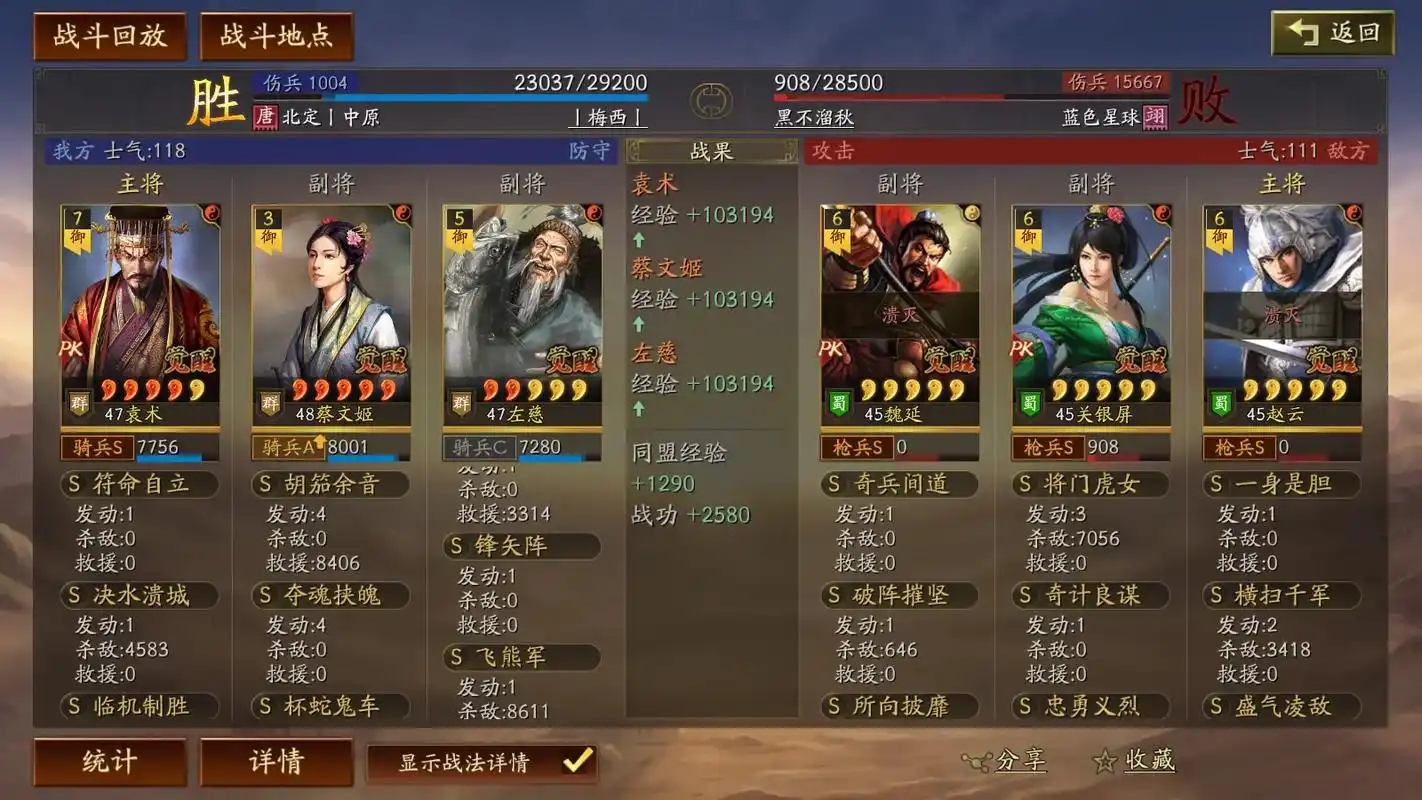The height and width of the screenshot is (800, 1422).
Task: Click the 收藏 star icon
Action: pyautogui.click(x=1105, y=761)
